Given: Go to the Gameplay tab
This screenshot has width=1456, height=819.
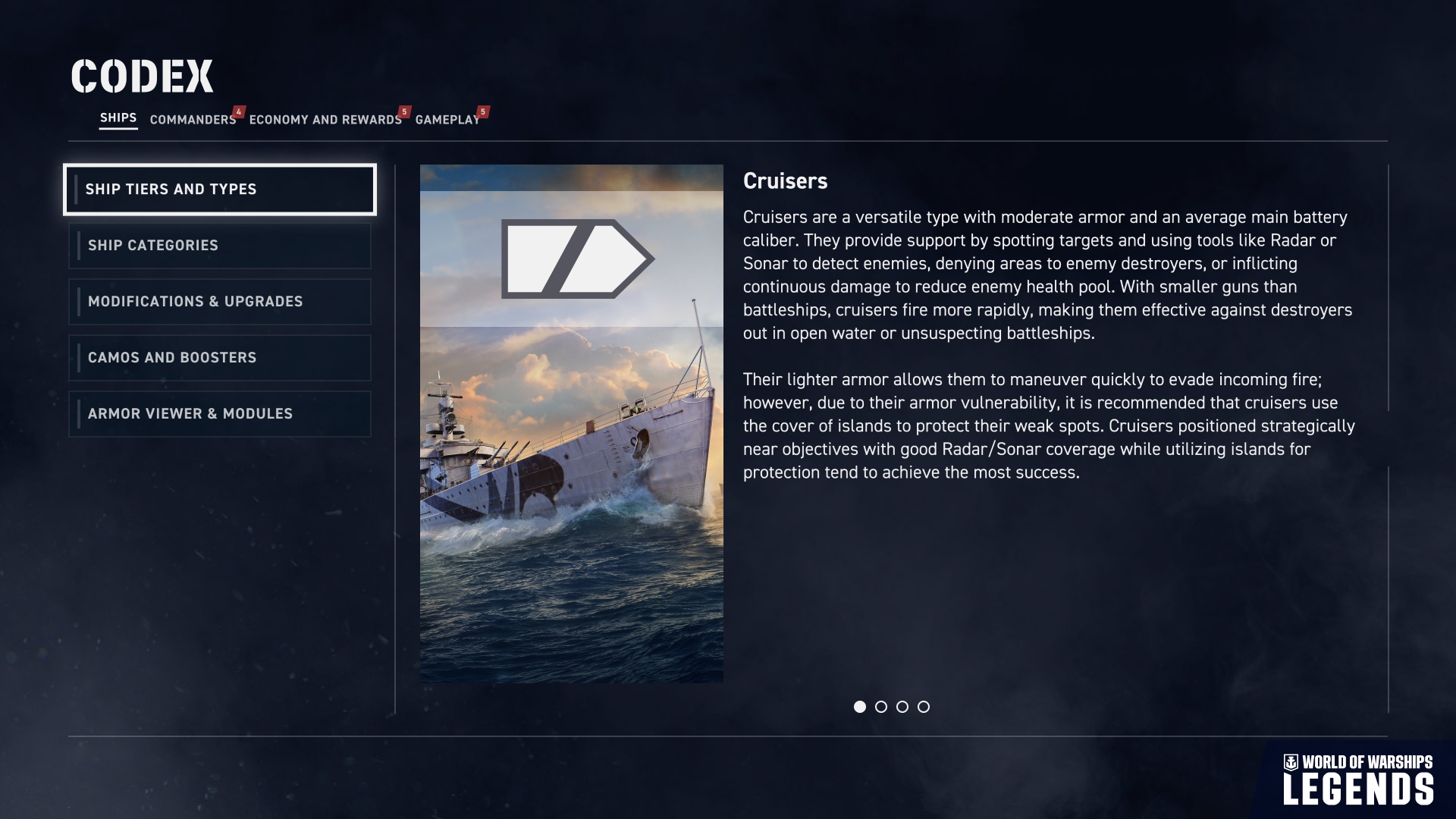Looking at the screenshot, I should coord(447,120).
